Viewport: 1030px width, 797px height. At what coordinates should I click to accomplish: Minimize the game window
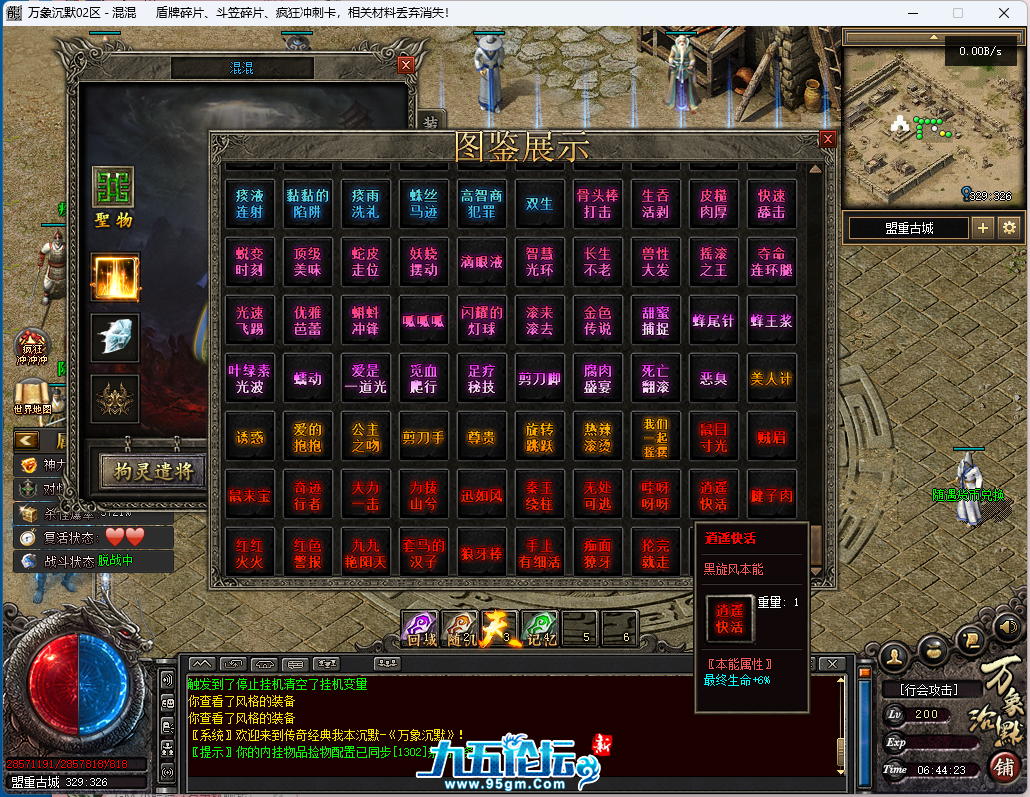[x=911, y=13]
